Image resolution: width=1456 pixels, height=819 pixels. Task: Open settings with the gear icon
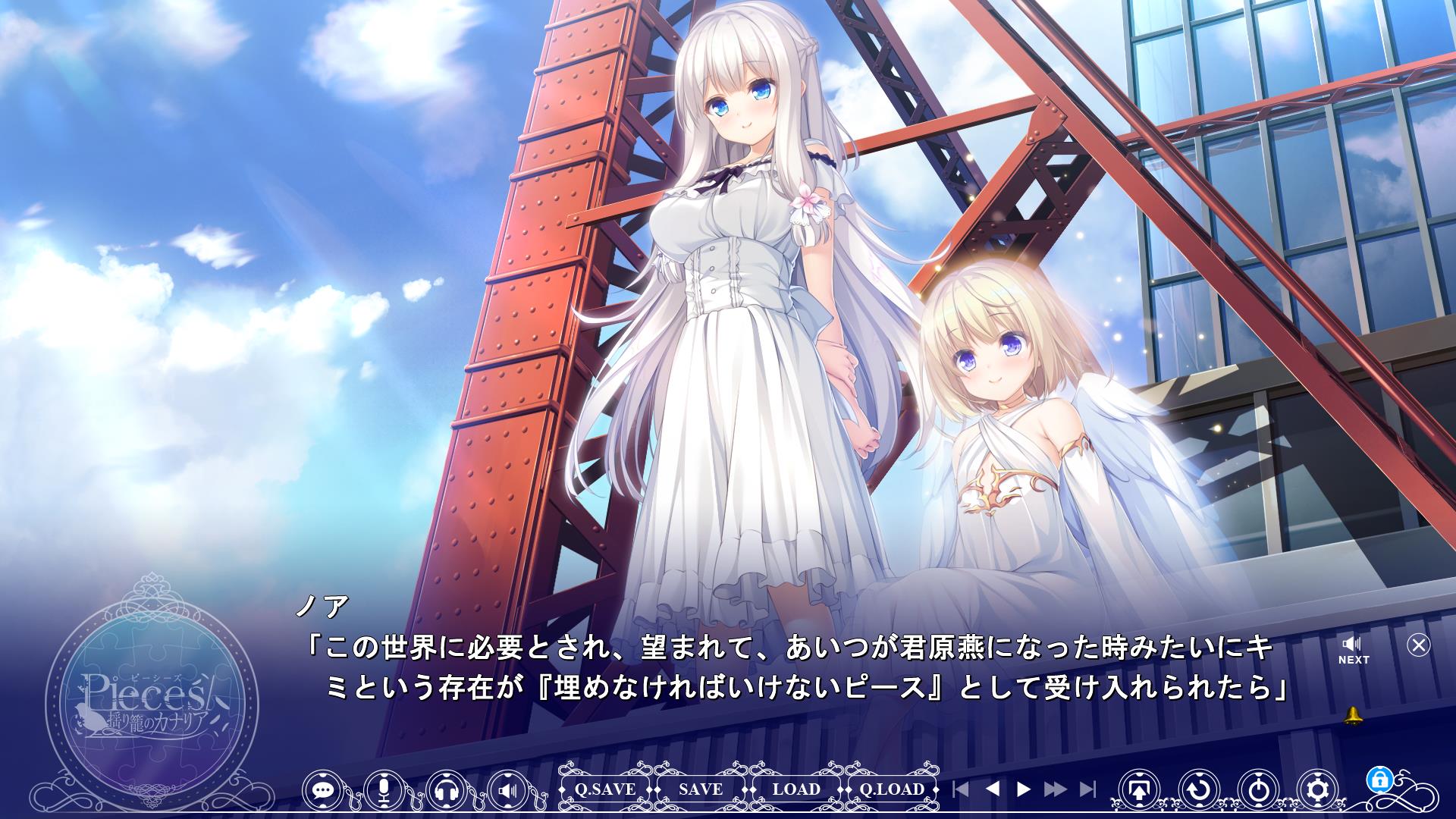(x=1319, y=790)
